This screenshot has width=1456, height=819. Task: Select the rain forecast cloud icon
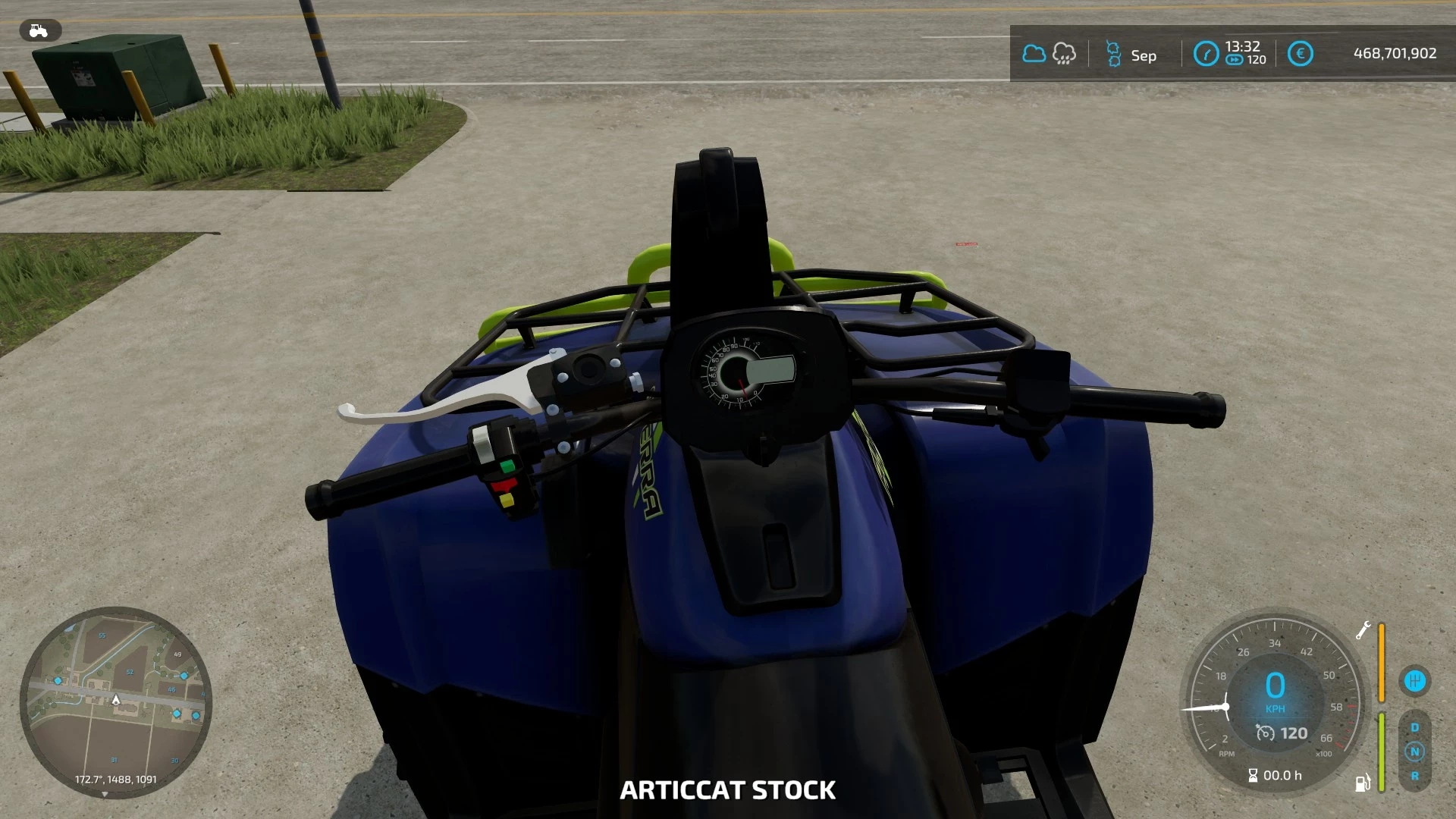1063,54
